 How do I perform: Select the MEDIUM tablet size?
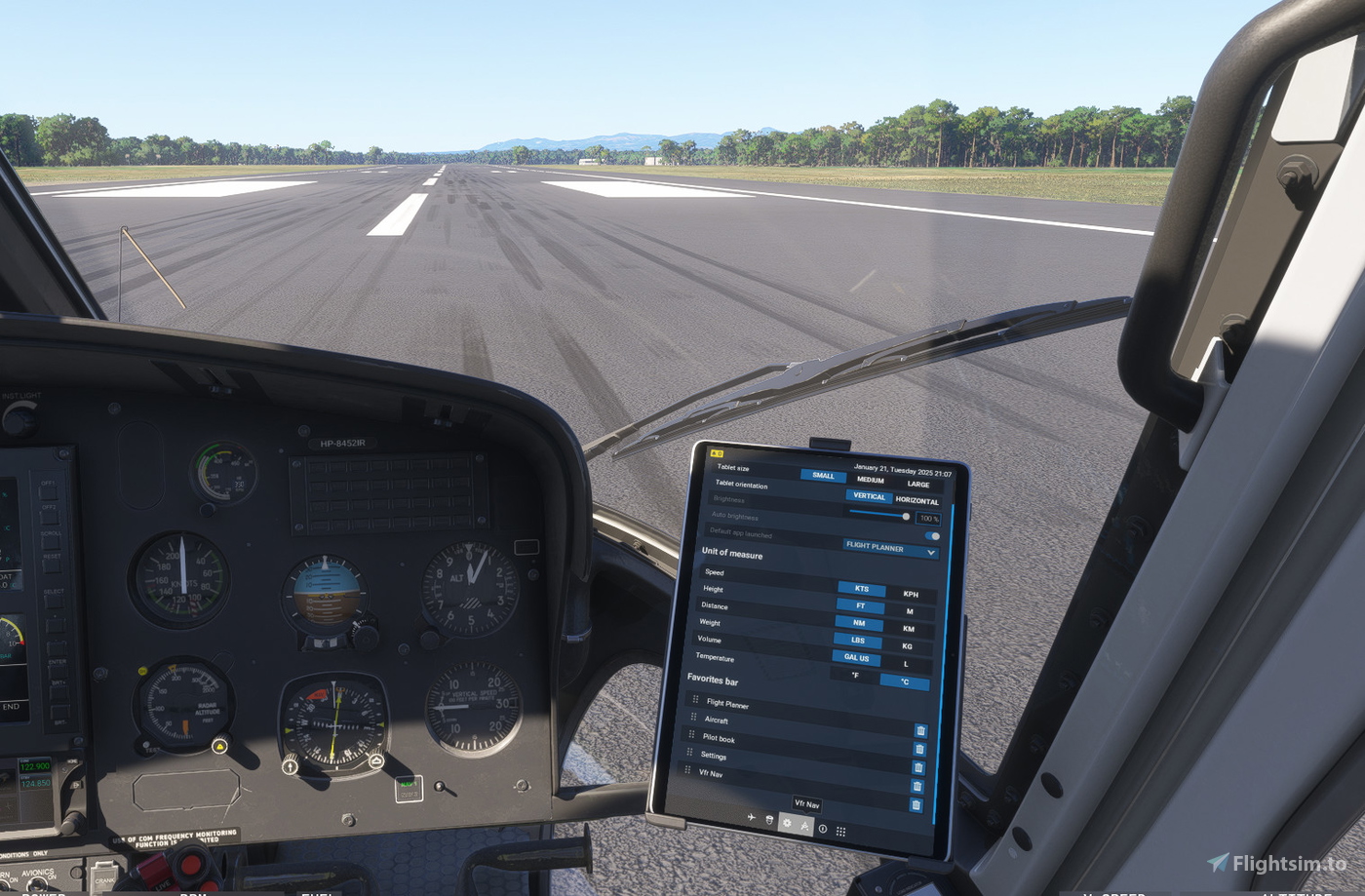coord(870,481)
